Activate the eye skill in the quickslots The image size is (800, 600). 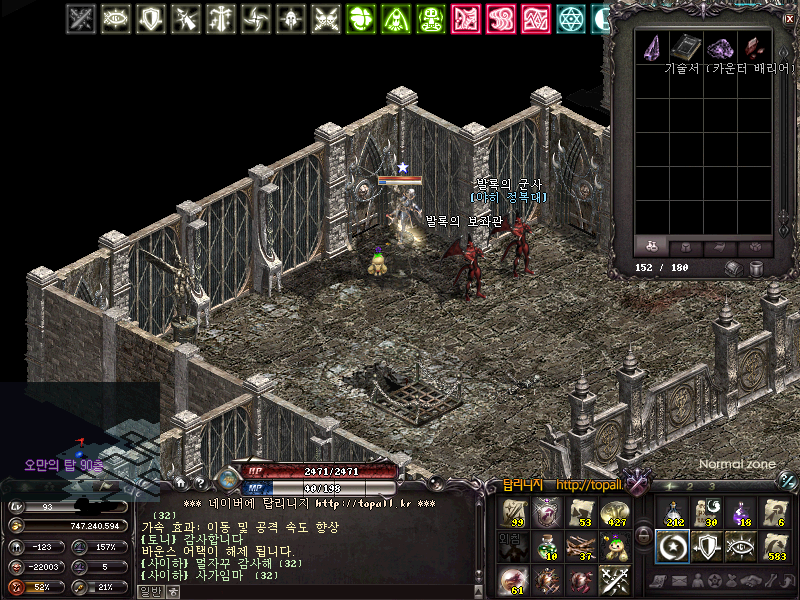[x=741, y=546]
